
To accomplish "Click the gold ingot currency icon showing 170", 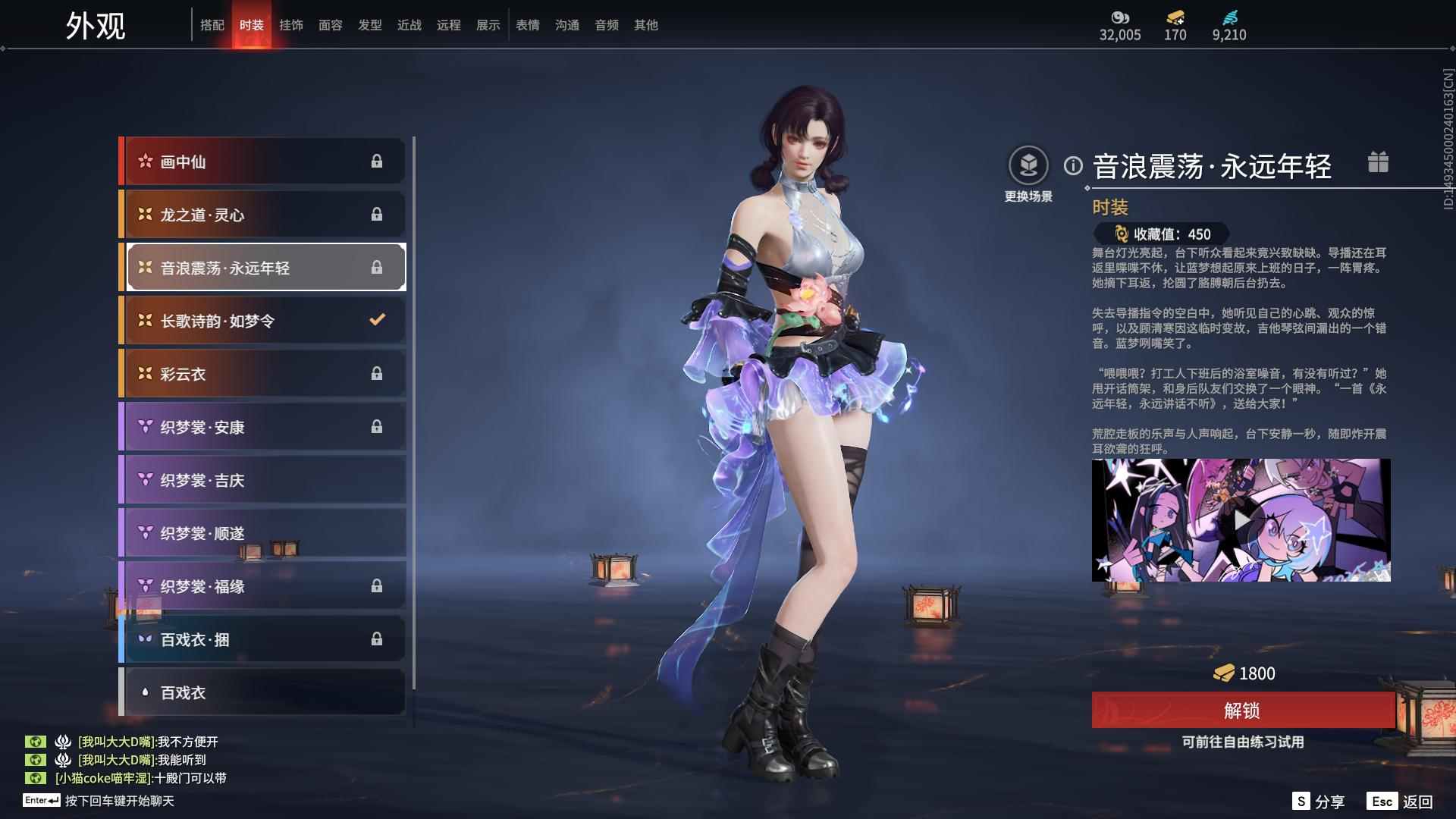I will click(1174, 15).
